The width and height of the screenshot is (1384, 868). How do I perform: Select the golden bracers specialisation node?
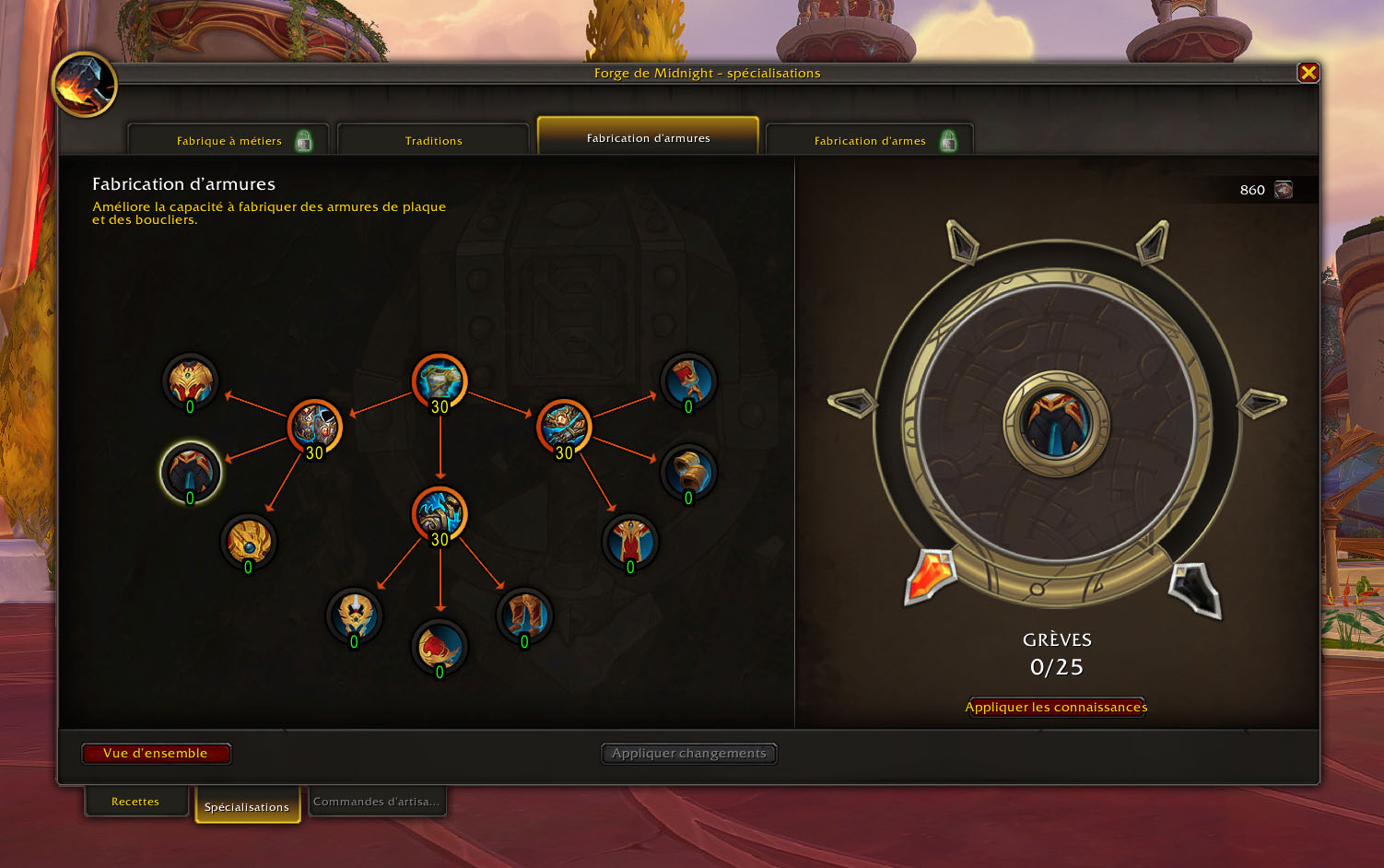[x=688, y=472]
